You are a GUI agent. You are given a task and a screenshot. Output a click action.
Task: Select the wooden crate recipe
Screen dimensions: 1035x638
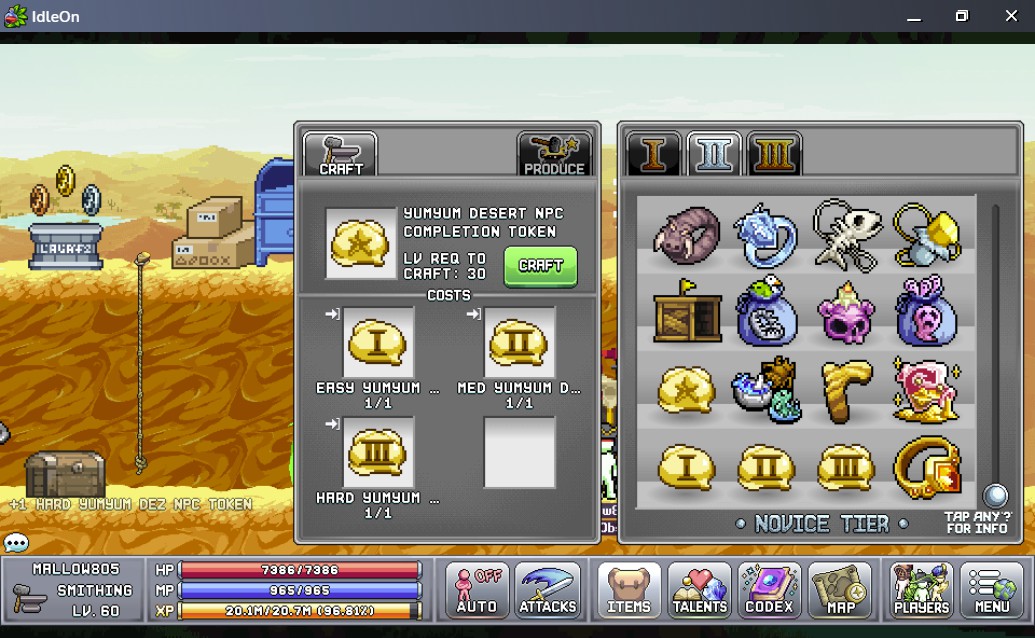pyautogui.click(x=686, y=311)
